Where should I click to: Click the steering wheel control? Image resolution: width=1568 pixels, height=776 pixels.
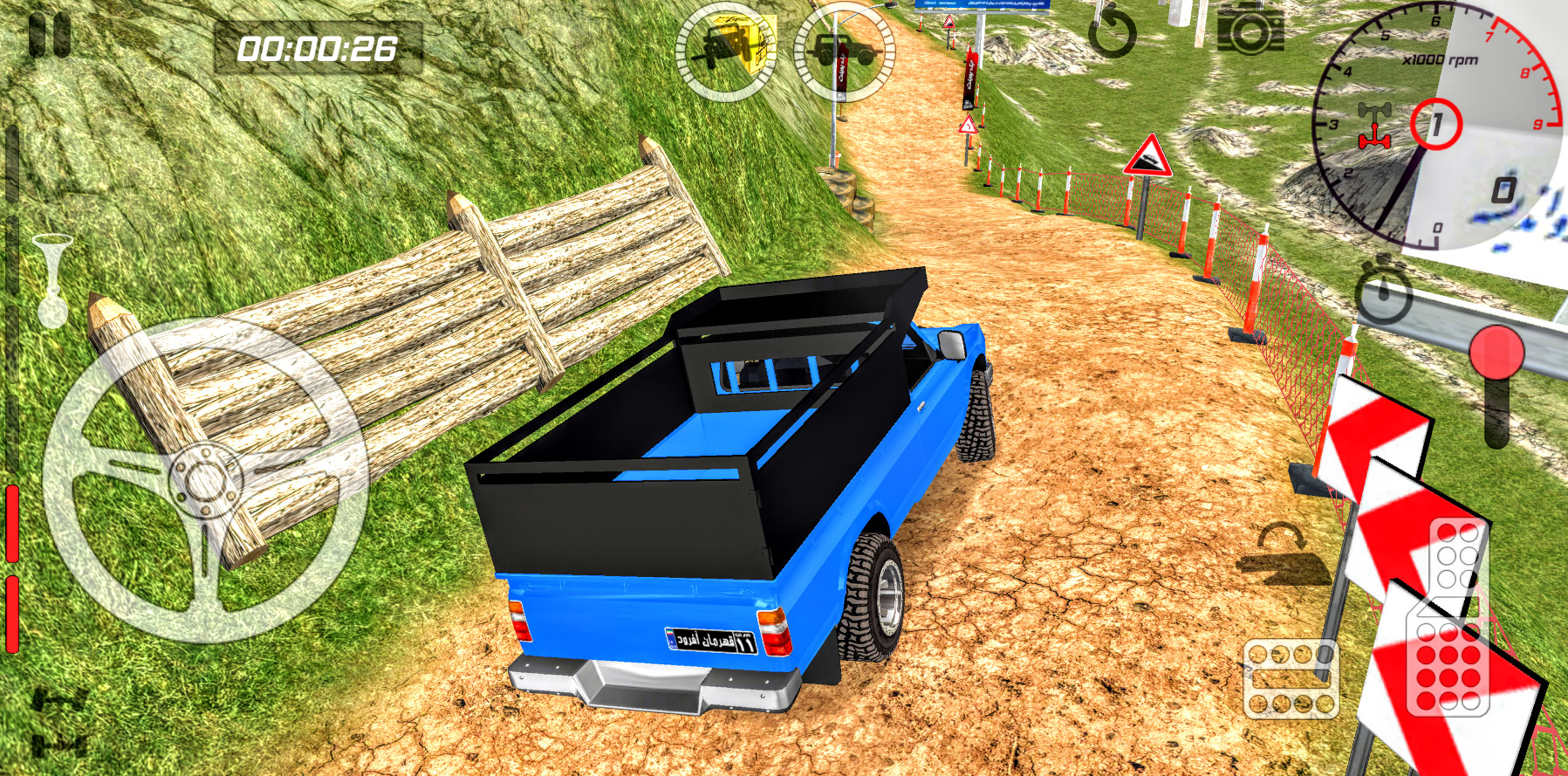click(x=206, y=481)
